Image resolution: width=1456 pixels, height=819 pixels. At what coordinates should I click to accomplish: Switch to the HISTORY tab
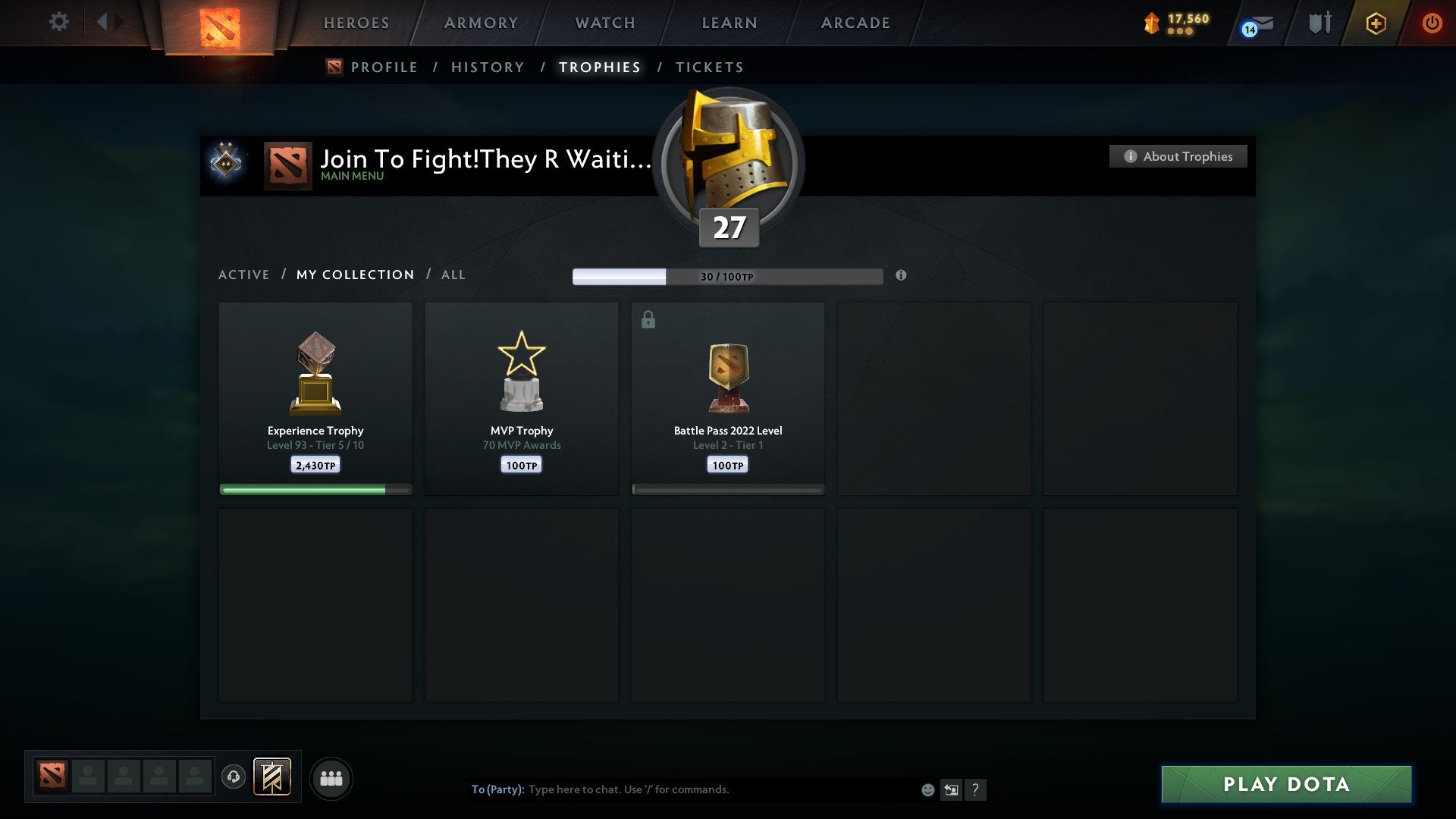click(487, 67)
